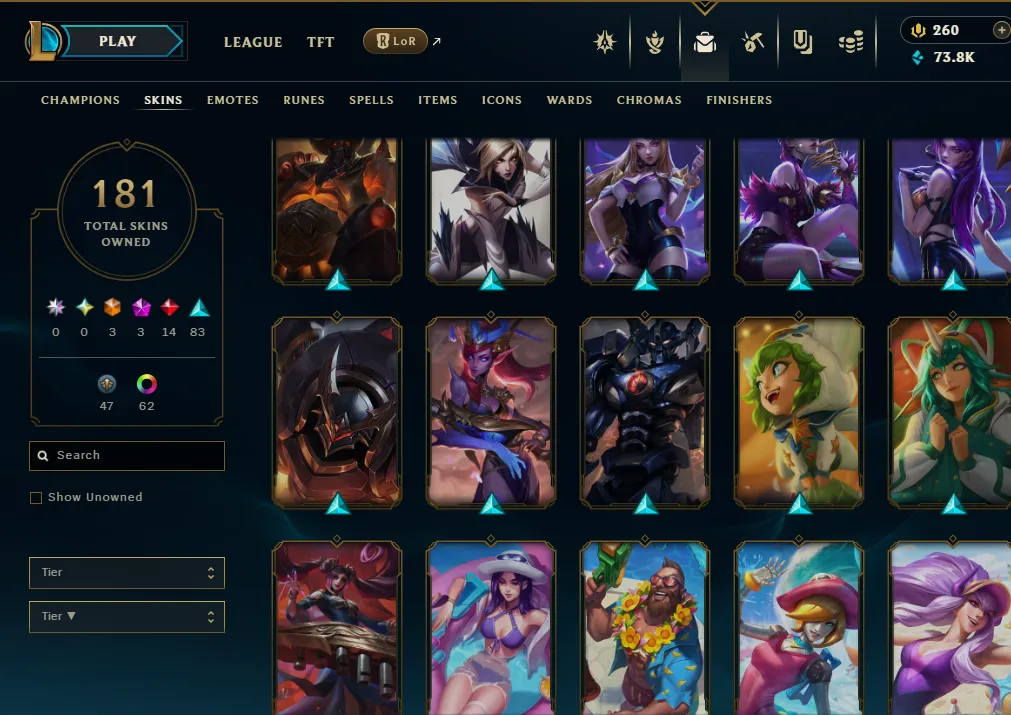Choose the green-haired skin in white hood
1011x715 pixels.
[798, 410]
